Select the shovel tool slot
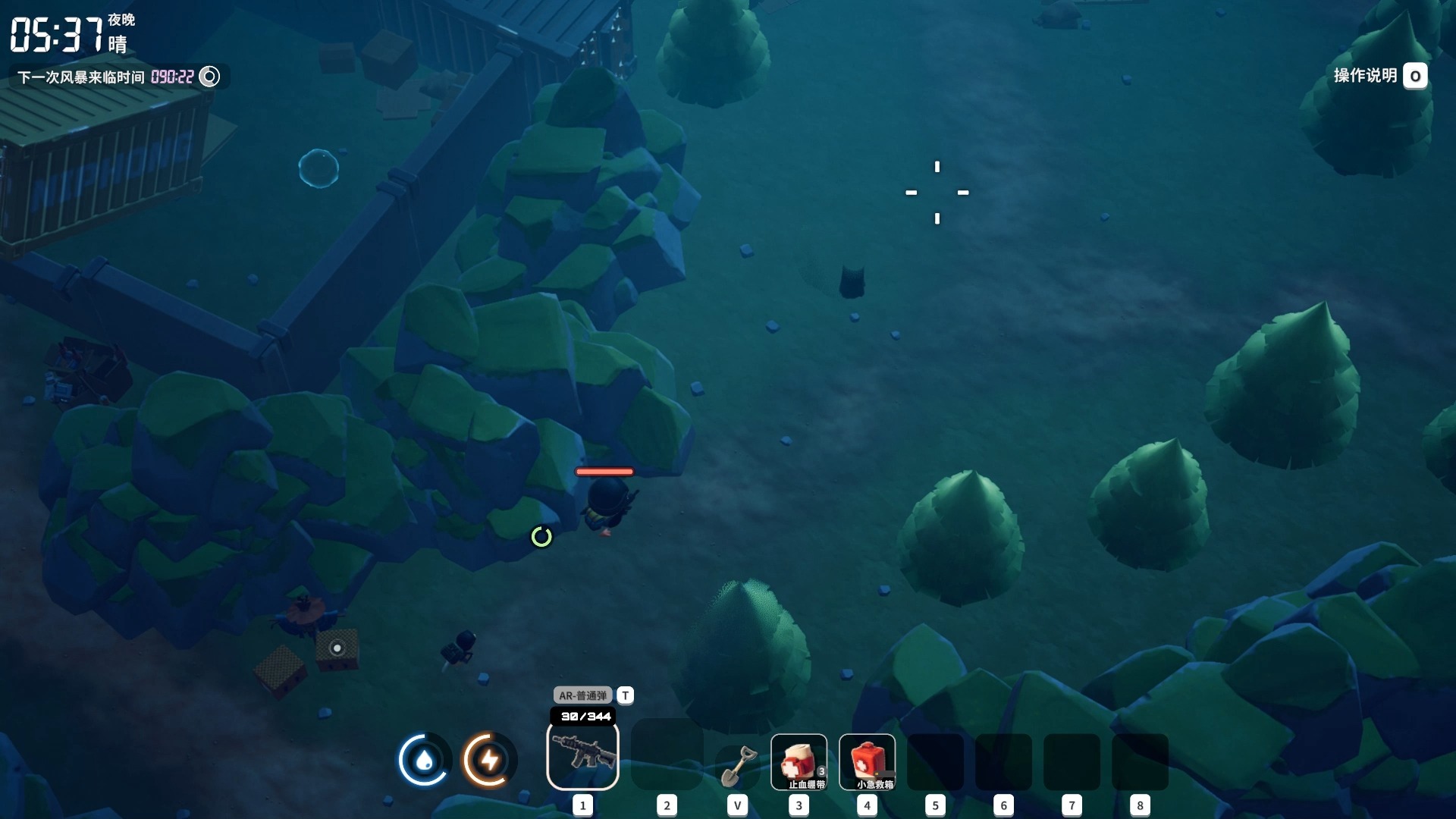 coord(737,766)
